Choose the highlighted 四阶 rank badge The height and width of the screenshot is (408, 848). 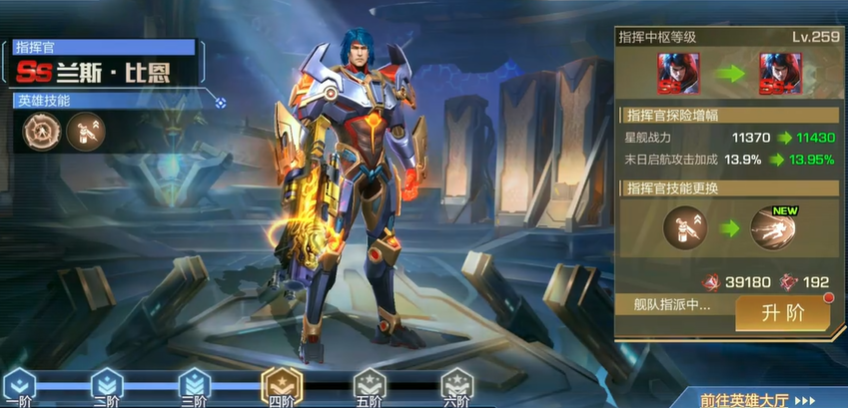pyautogui.click(x=280, y=384)
